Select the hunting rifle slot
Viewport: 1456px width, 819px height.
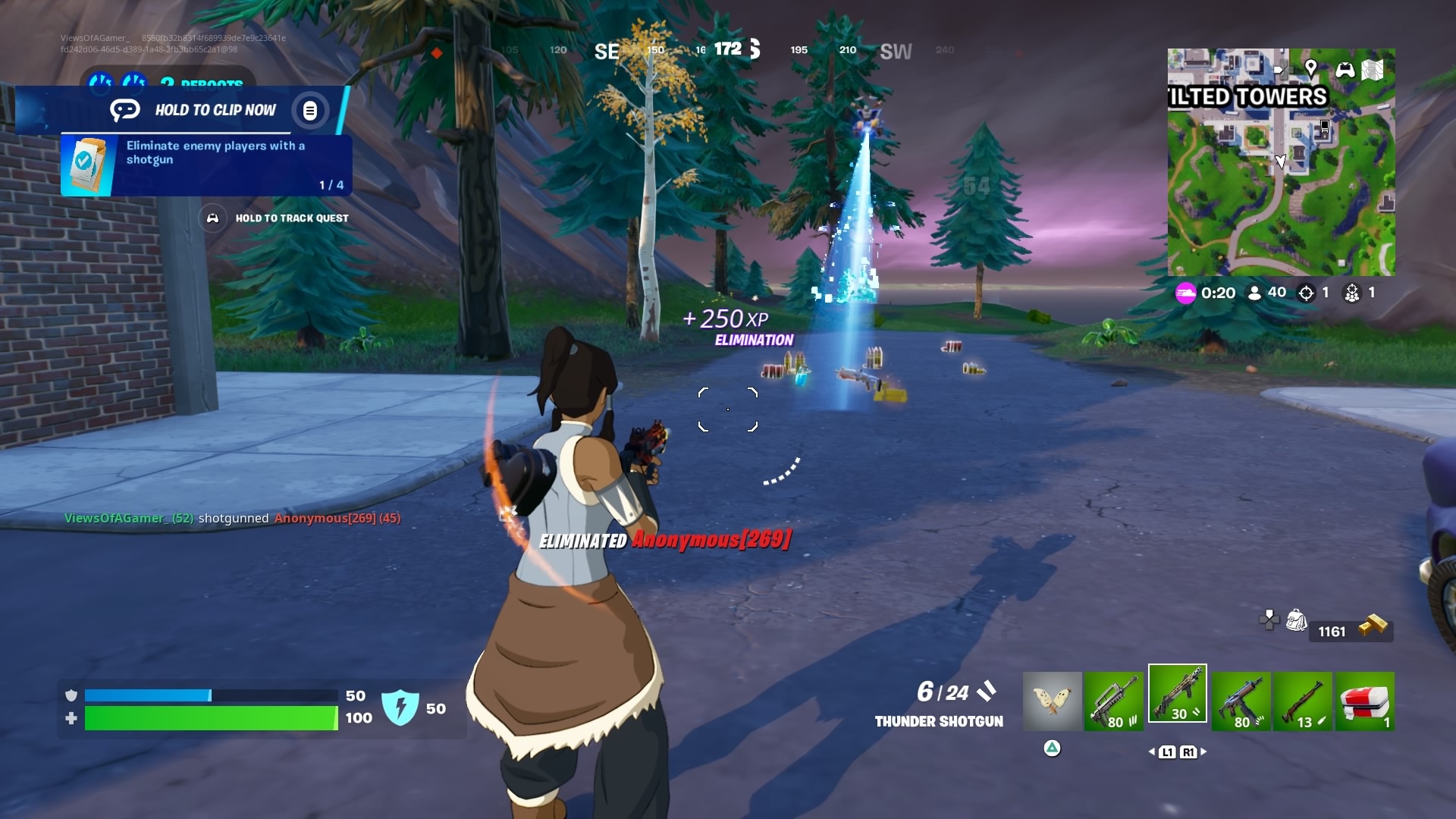(x=1302, y=701)
